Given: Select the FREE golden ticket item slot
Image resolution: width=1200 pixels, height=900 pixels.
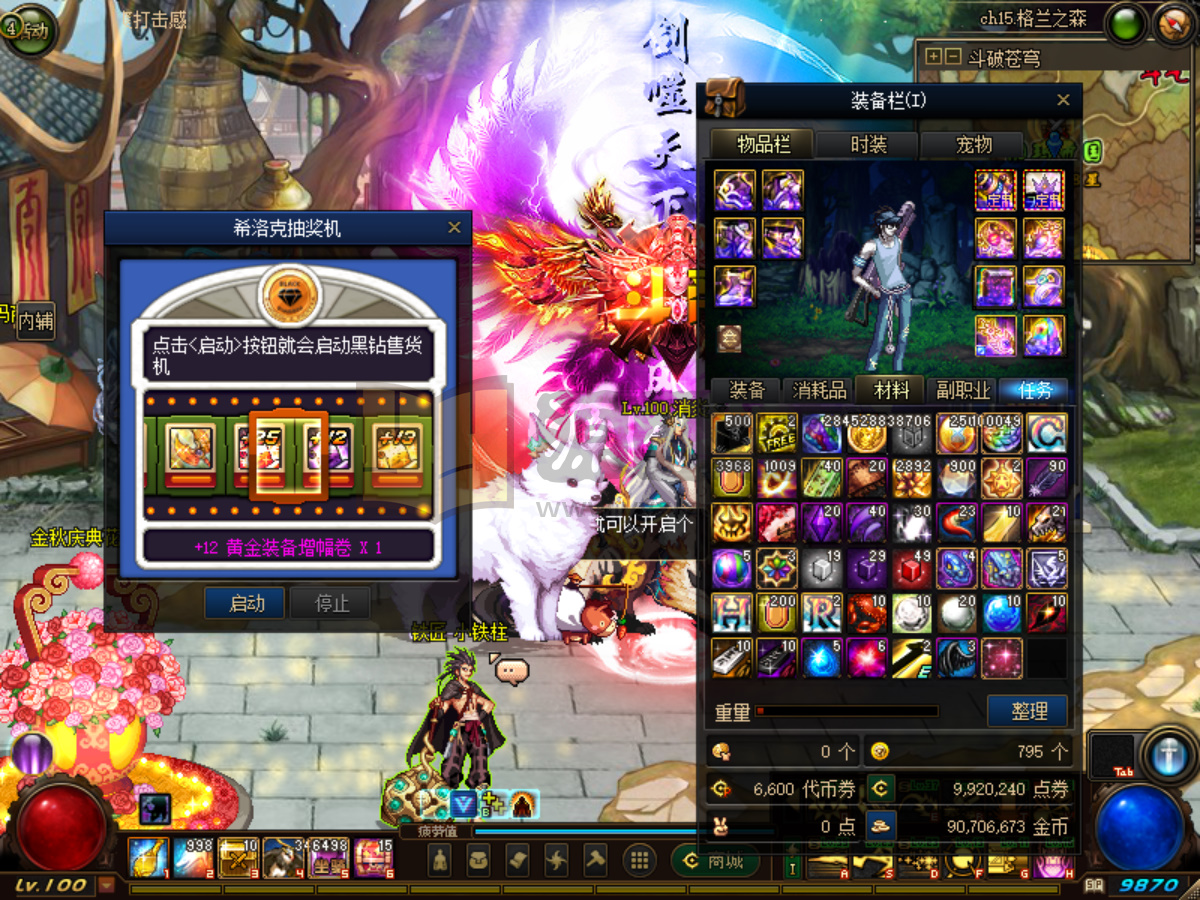Looking at the screenshot, I should (776, 433).
